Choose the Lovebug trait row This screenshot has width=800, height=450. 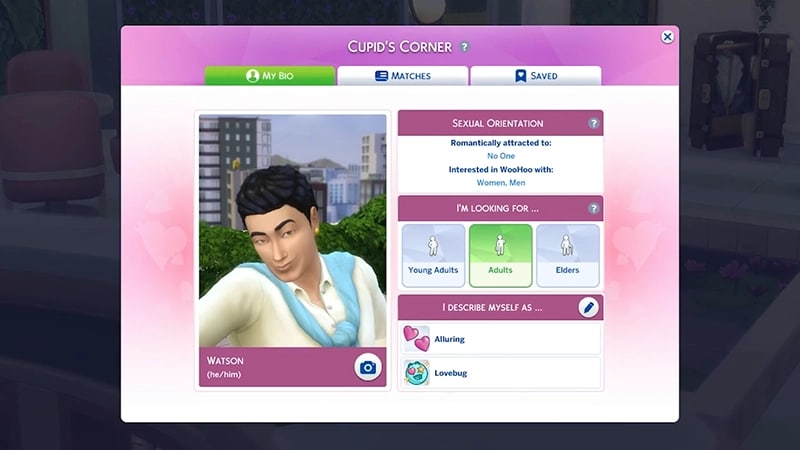(500, 373)
